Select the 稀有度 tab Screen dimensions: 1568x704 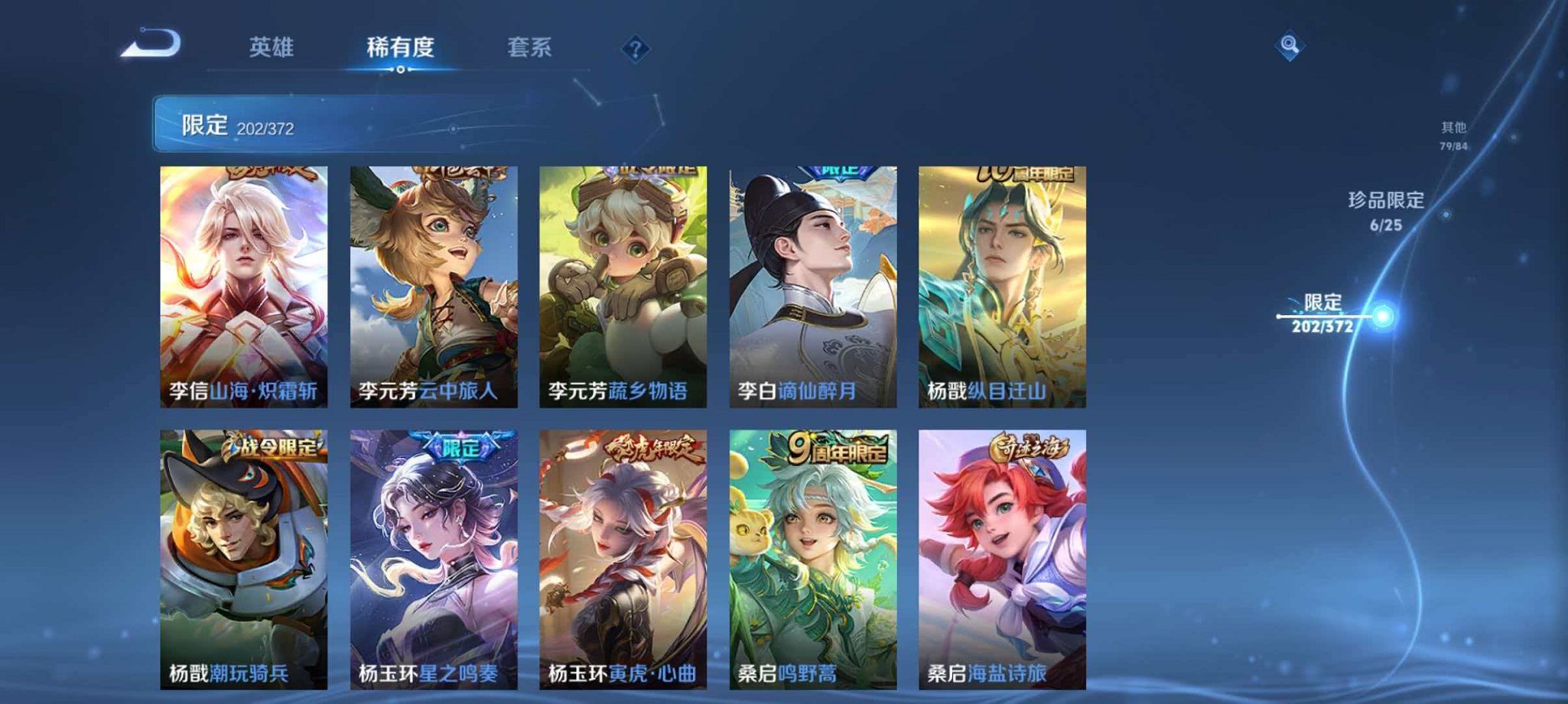(x=400, y=47)
